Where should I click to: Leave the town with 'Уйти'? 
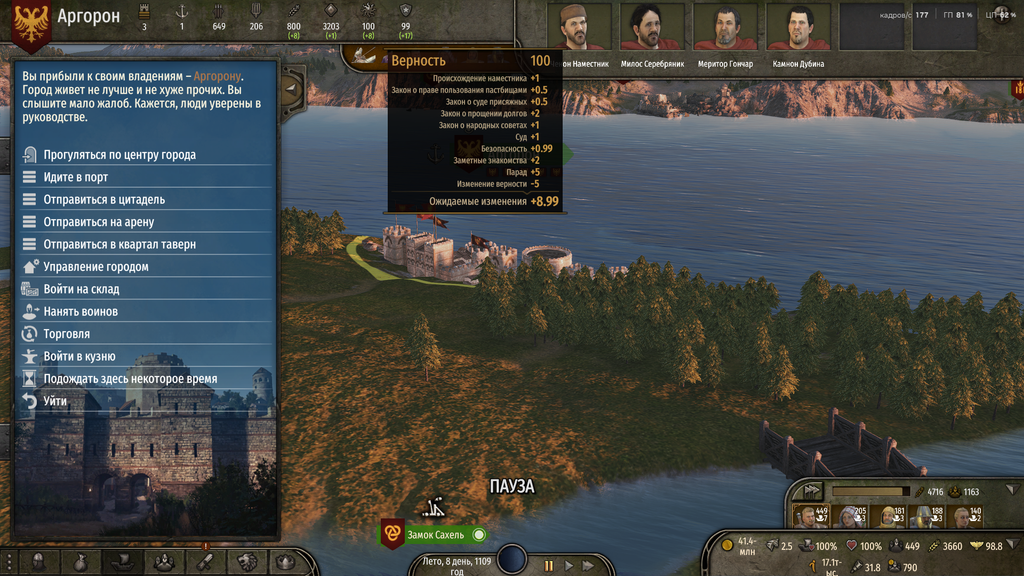click(x=55, y=401)
